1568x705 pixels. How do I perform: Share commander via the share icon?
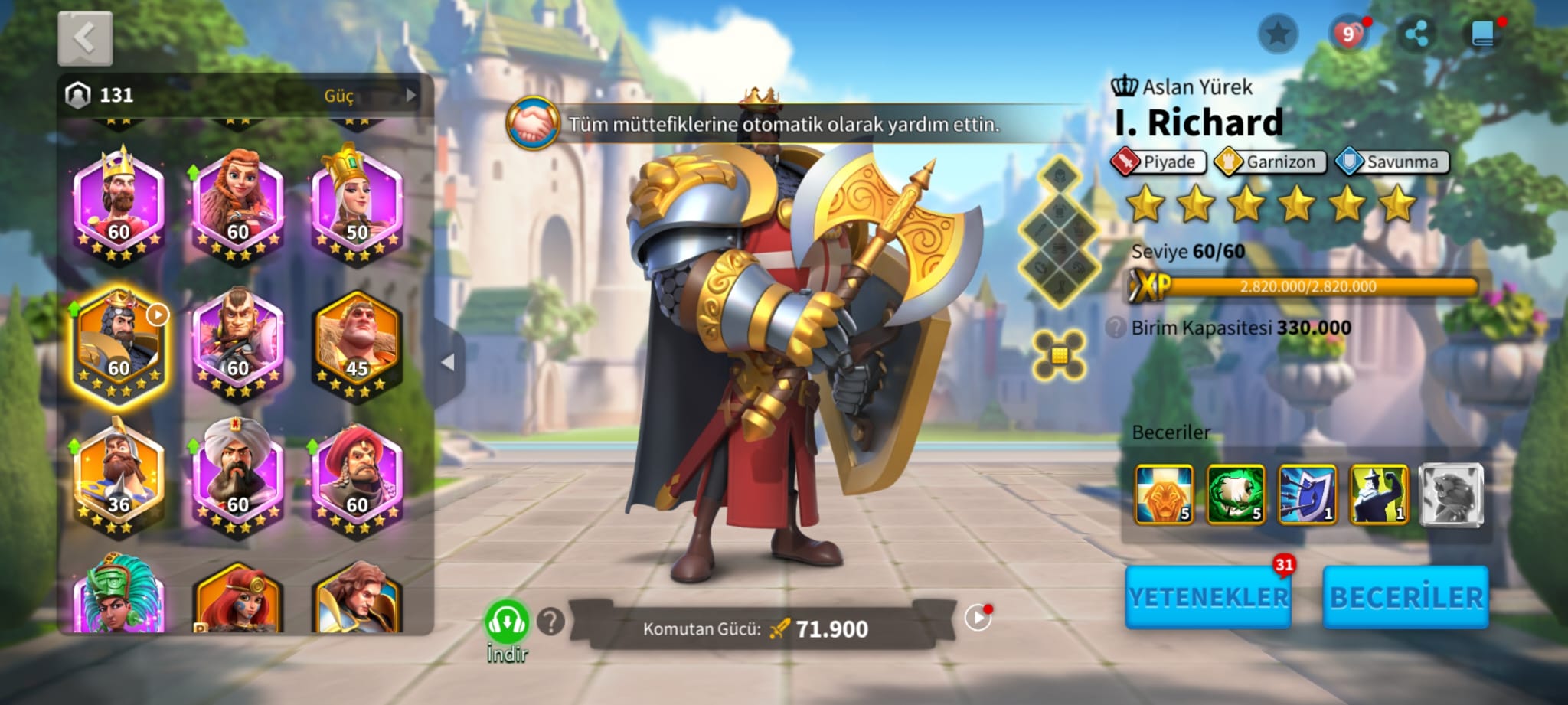click(x=1416, y=34)
